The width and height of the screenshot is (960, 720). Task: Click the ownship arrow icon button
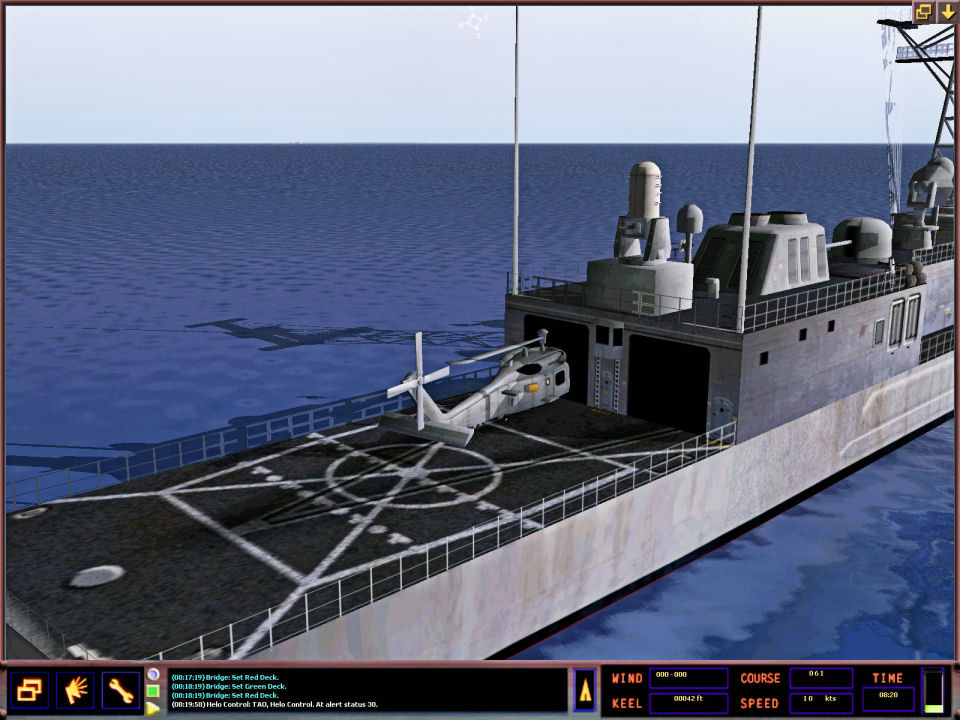585,690
